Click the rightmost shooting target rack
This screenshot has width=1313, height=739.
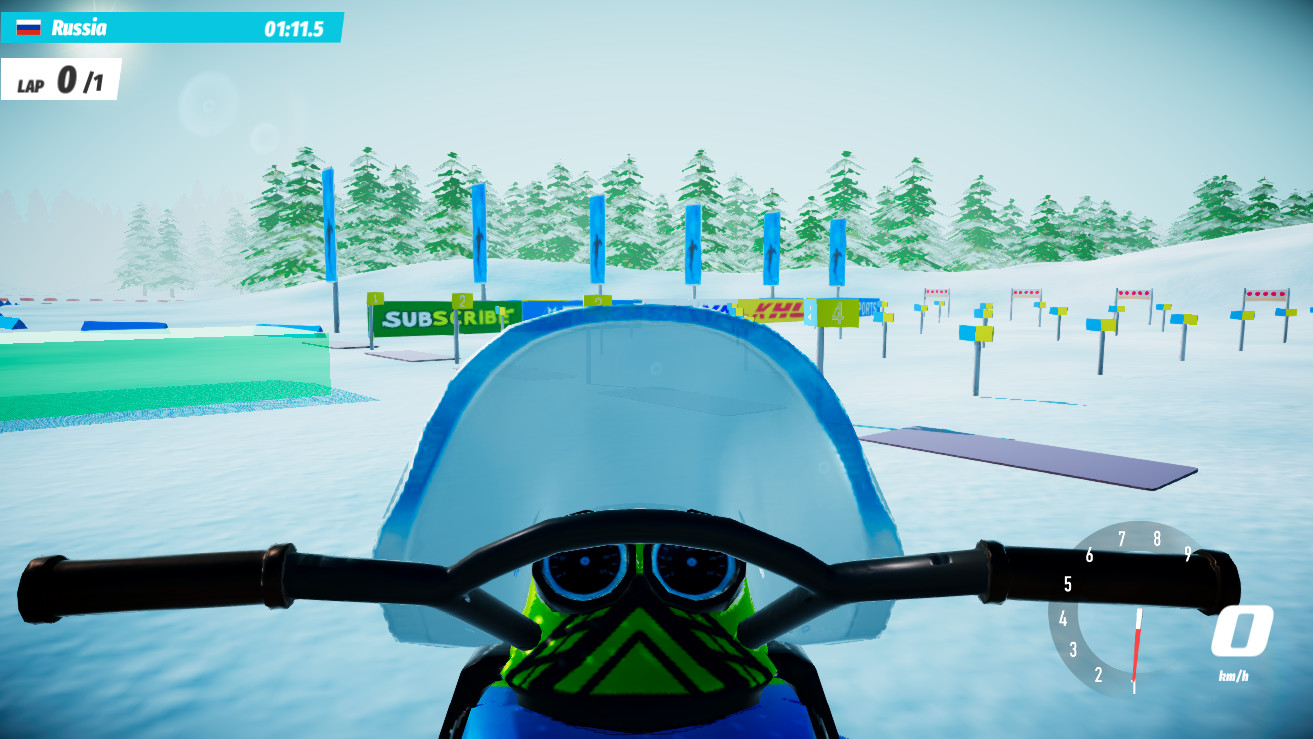(x=1266, y=292)
